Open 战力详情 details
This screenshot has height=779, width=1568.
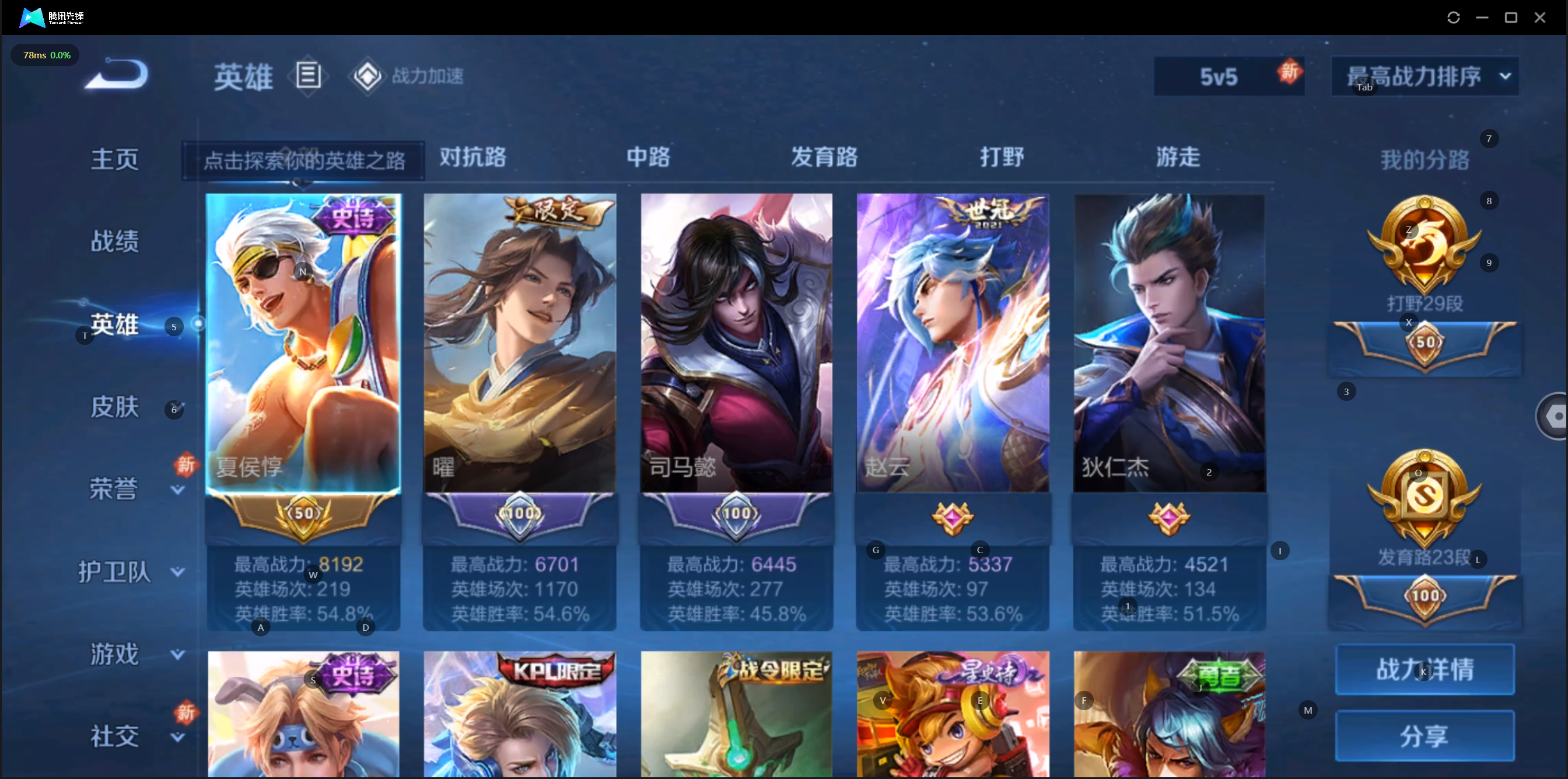pyautogui.click(x=1424, y=669)
